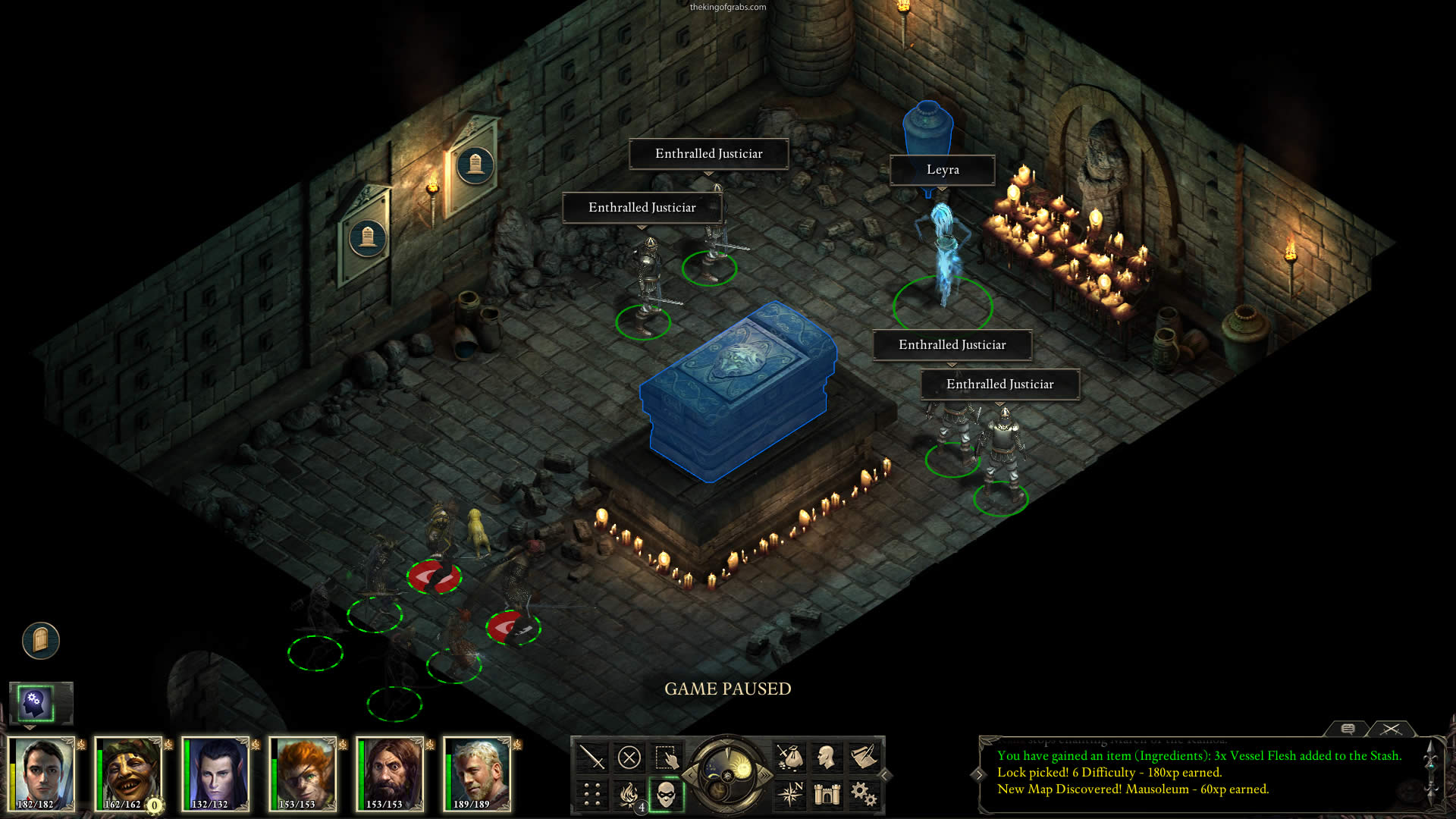Switch to the combat log crossed-swords tab
The image size is (1456, 819).
click(x=1391, y=729)
